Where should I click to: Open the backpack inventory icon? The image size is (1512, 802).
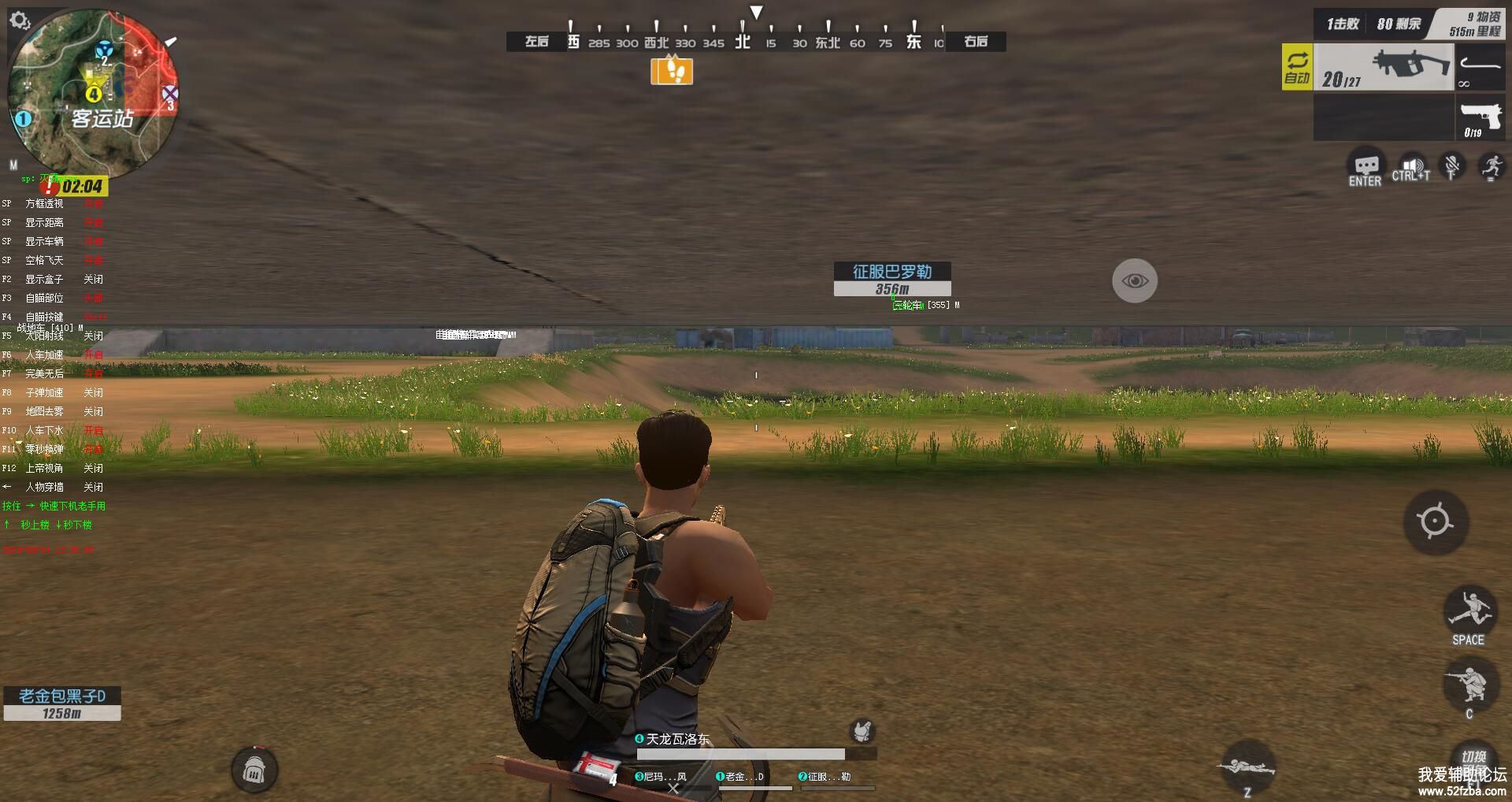click(x=254, y=770)
